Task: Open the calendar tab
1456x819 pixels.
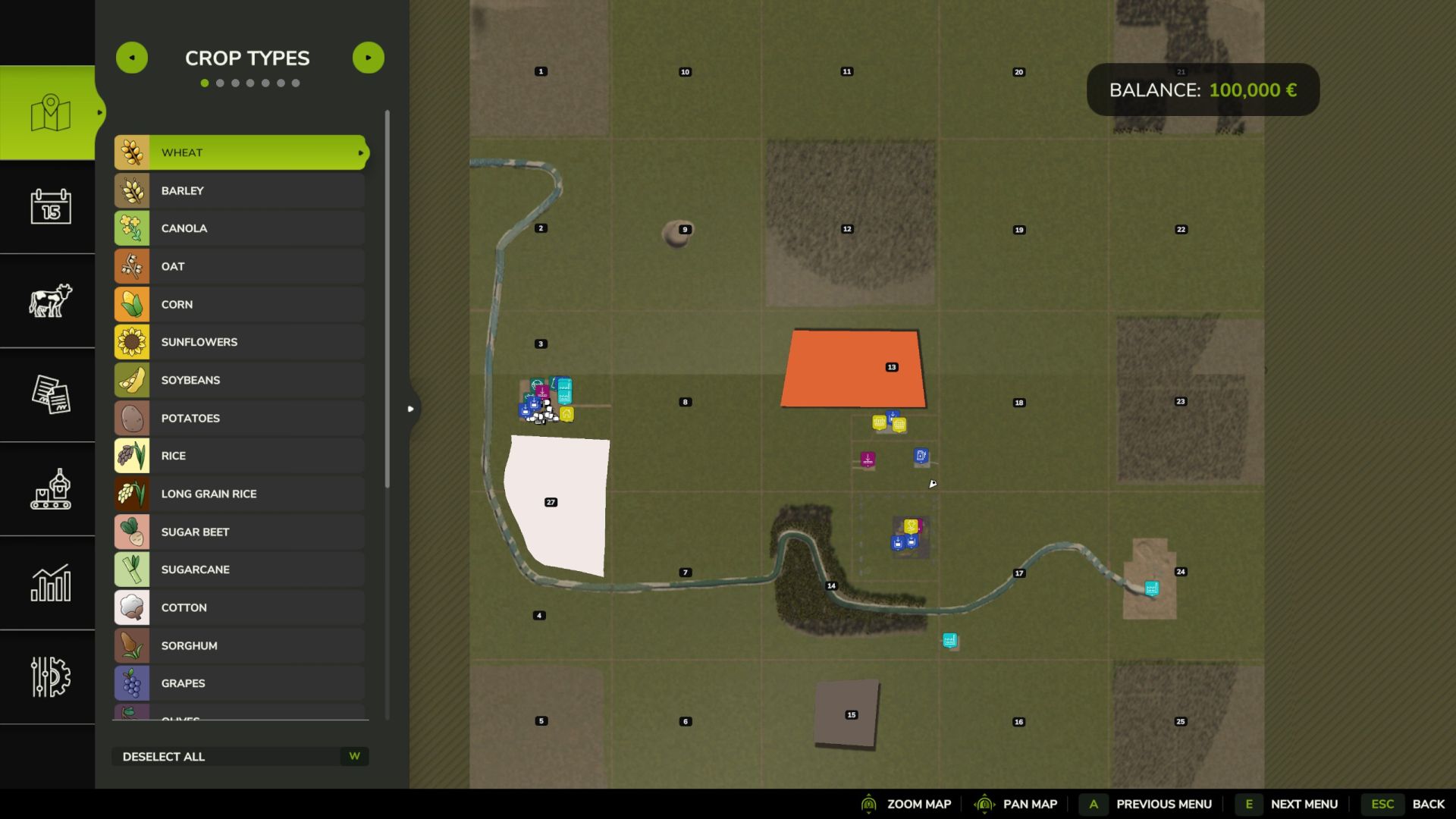Action: [x=50, y=206]
